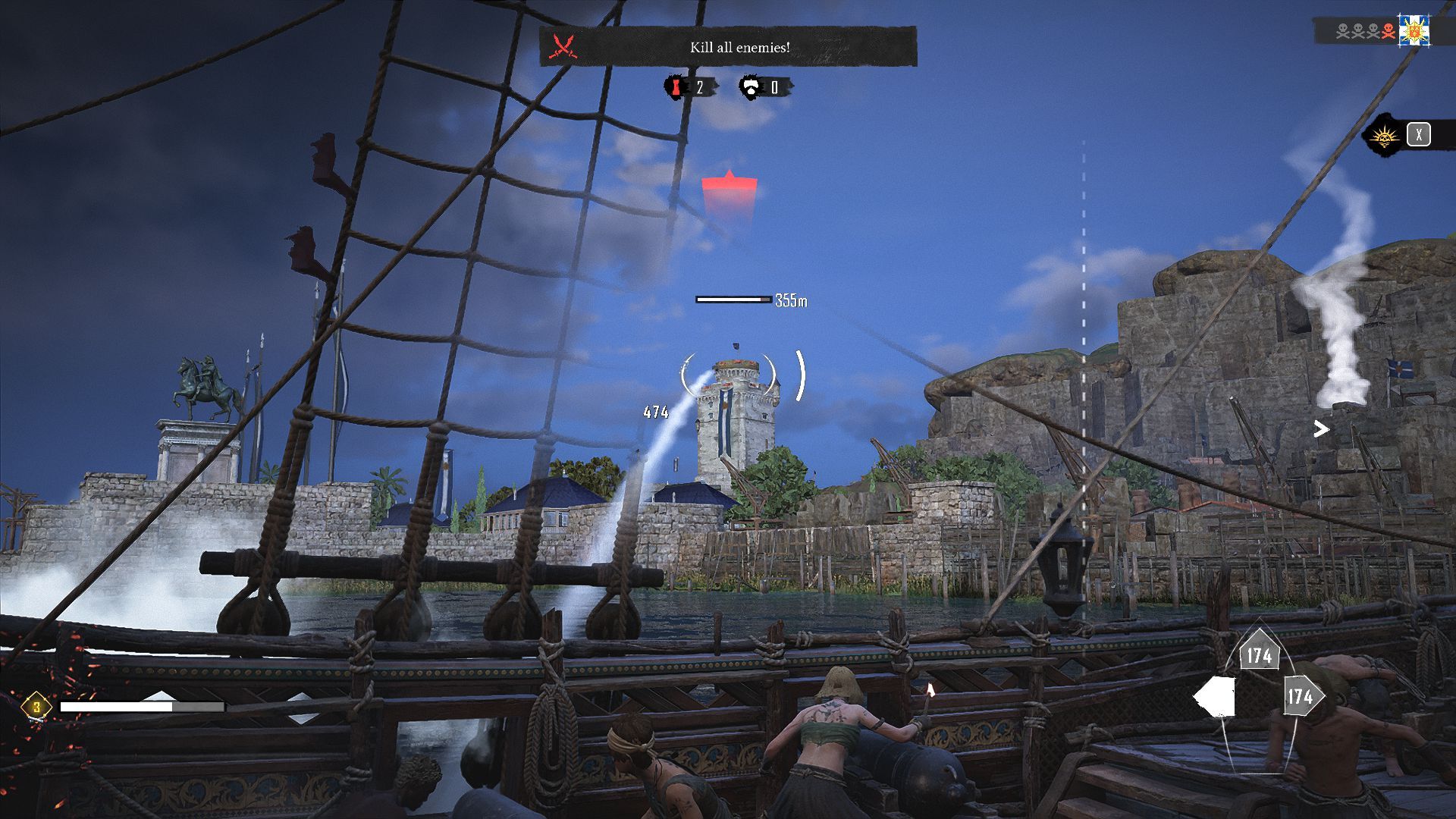Choose the front weapon slot showing 174
Image resolution: width=1456 pixels, height=819 pixels.
(1259, 654)
